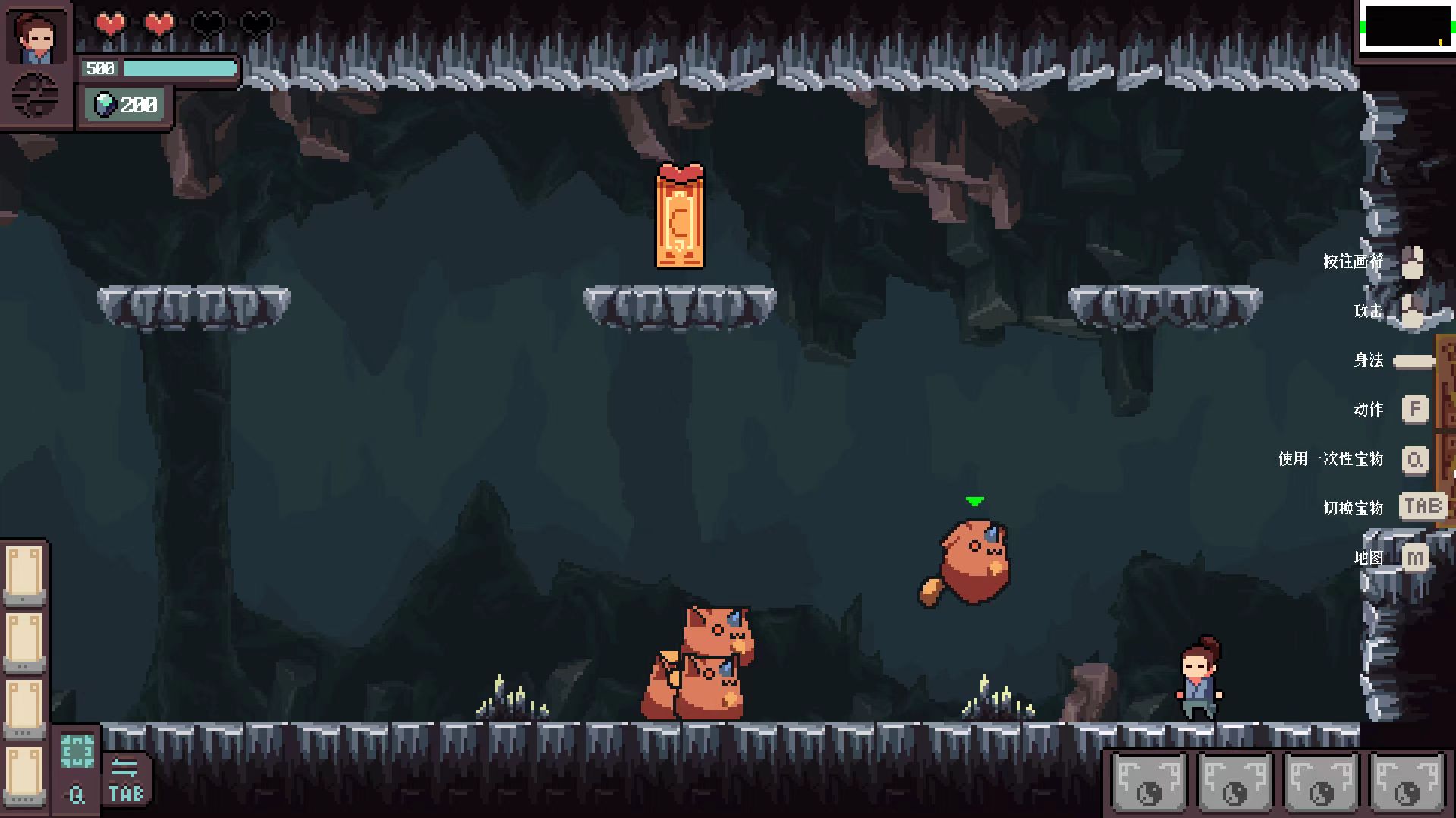
Task: Select the round emblem below the portrait
Action: (x=36, y=96)
